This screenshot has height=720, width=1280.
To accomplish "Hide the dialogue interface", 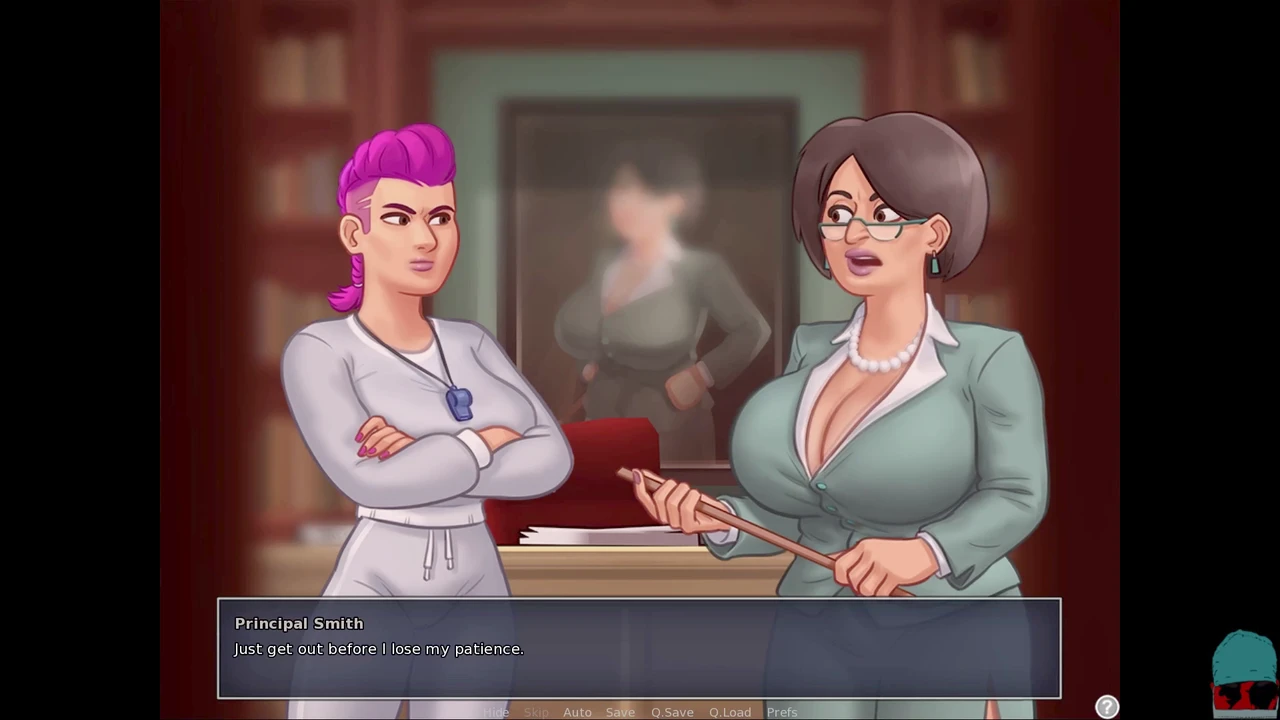I will (497, 712).
